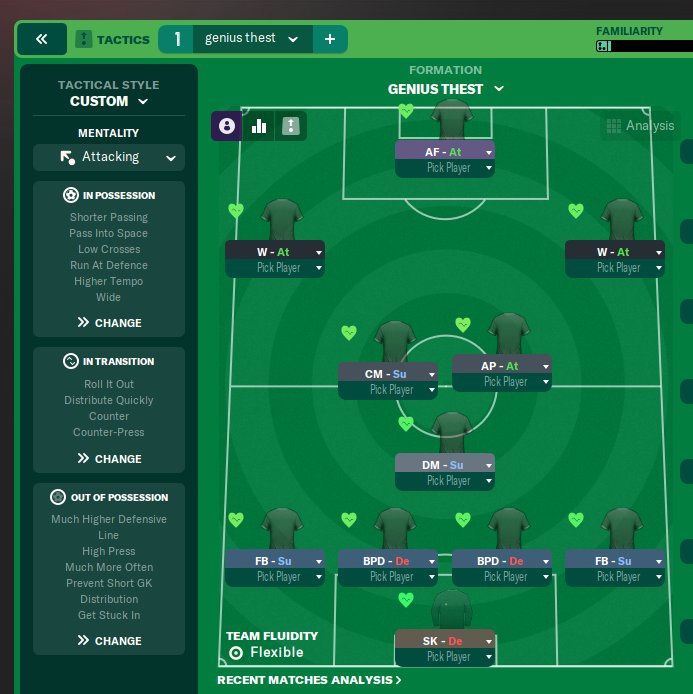The height and width of the screenshot is (694, 693).
Task: Add a new tactic with the plus button
Action: pyautogui.click(x=330, y=40)
